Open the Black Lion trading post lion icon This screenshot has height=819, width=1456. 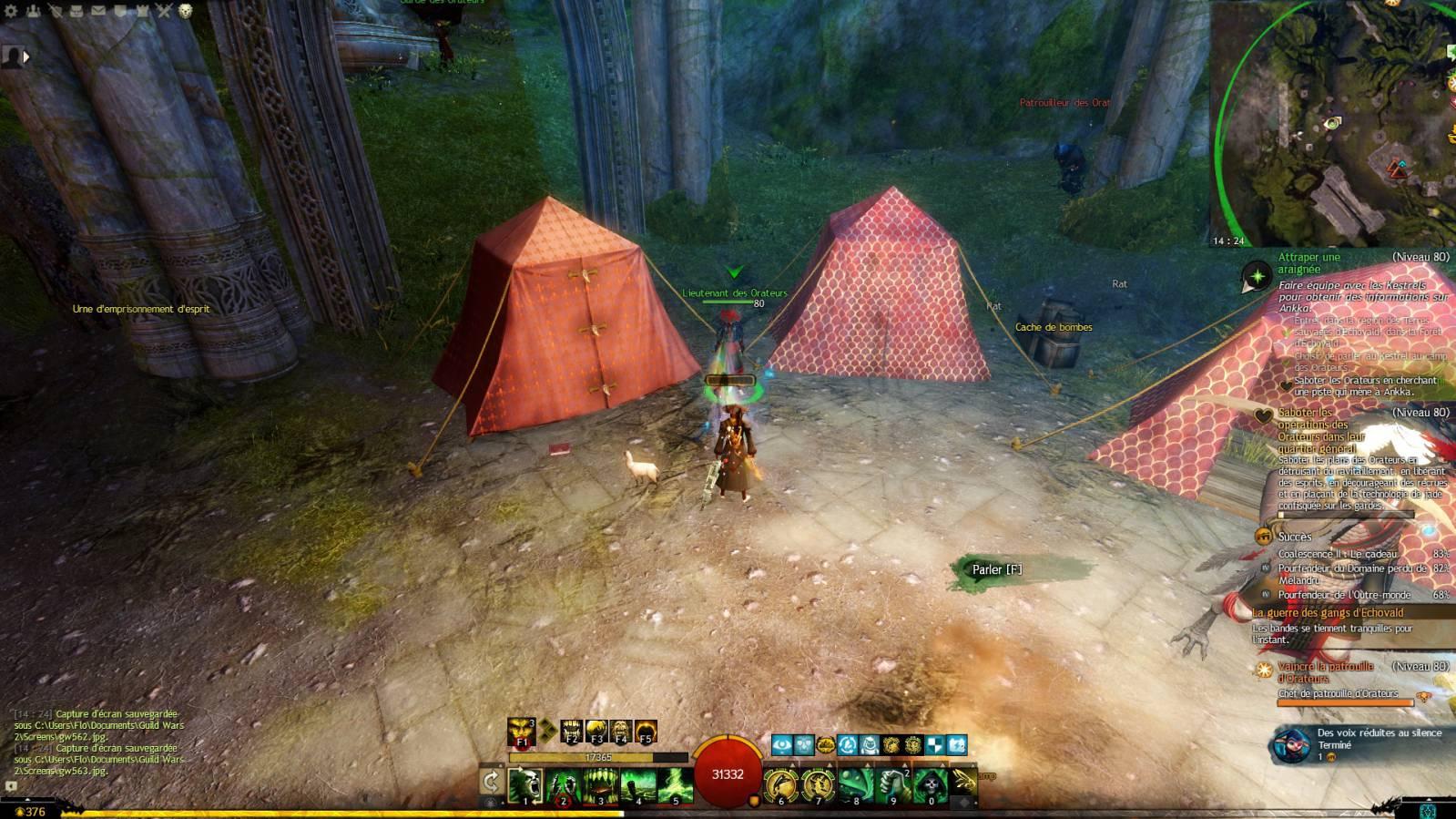[186, 11]
